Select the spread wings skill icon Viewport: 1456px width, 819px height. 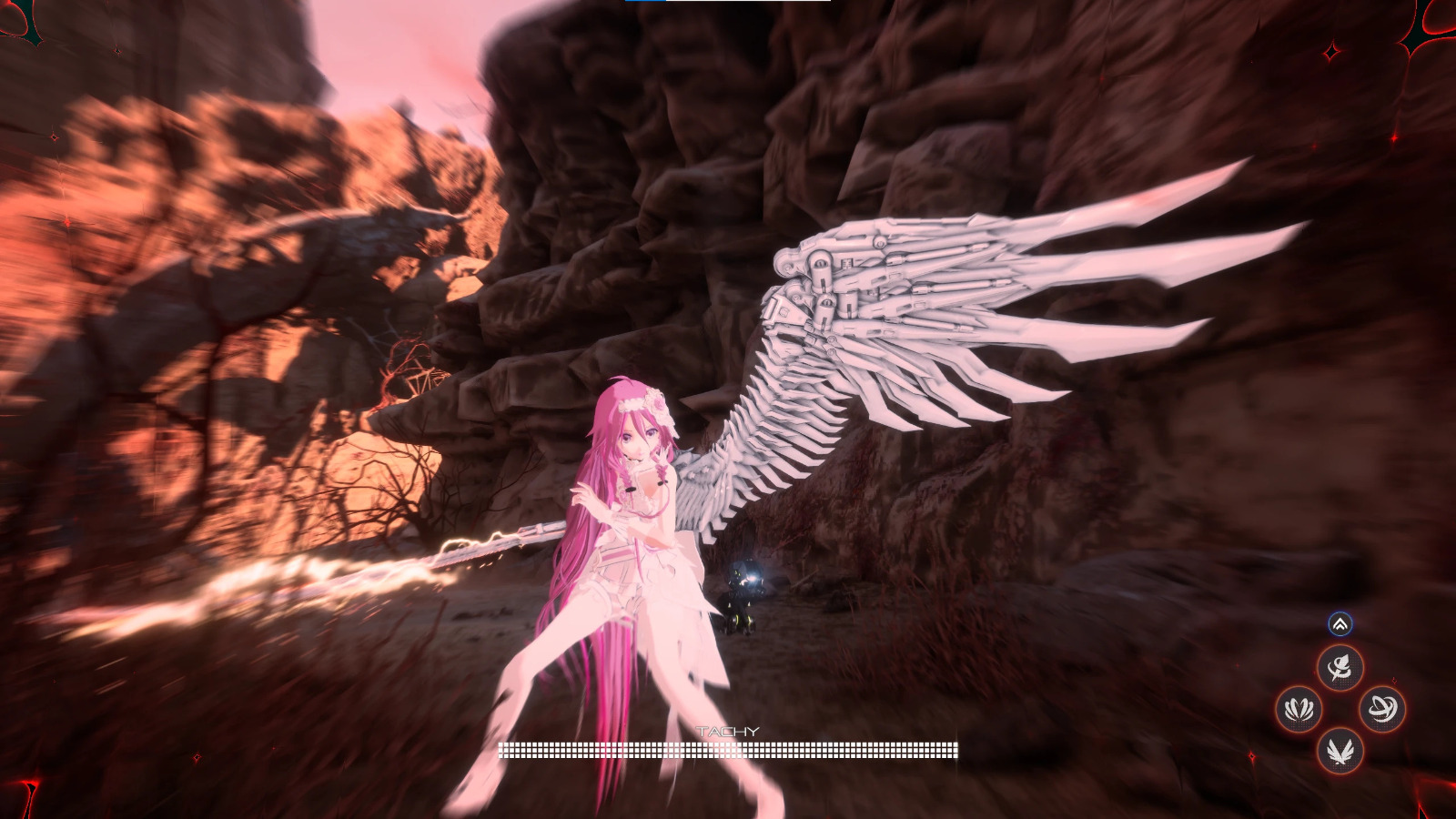pos(1340,751)
